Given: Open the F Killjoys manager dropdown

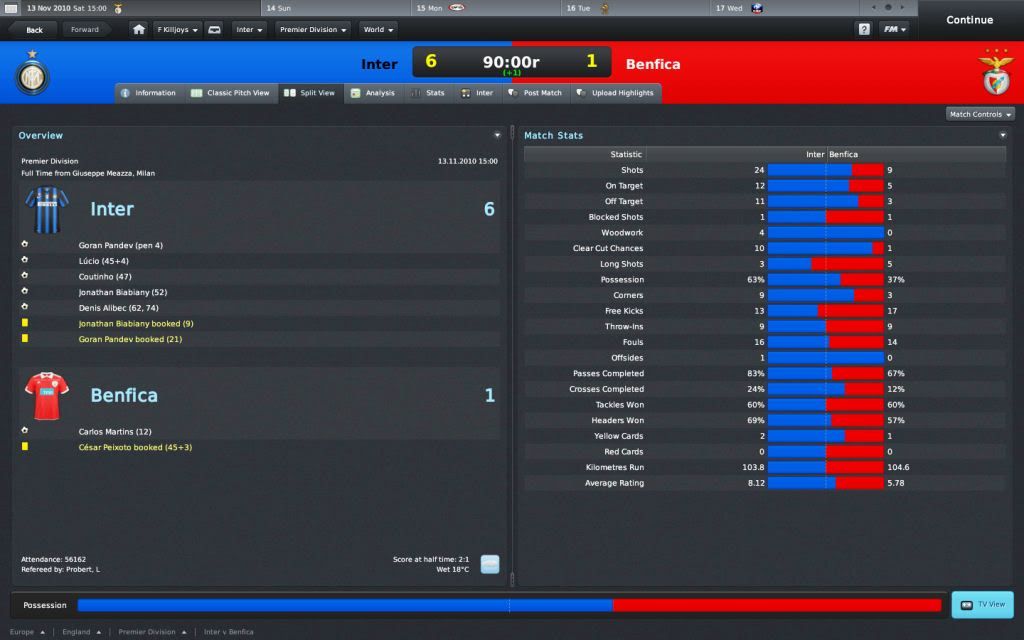Looking at the screenshot, I should (177, 30).
